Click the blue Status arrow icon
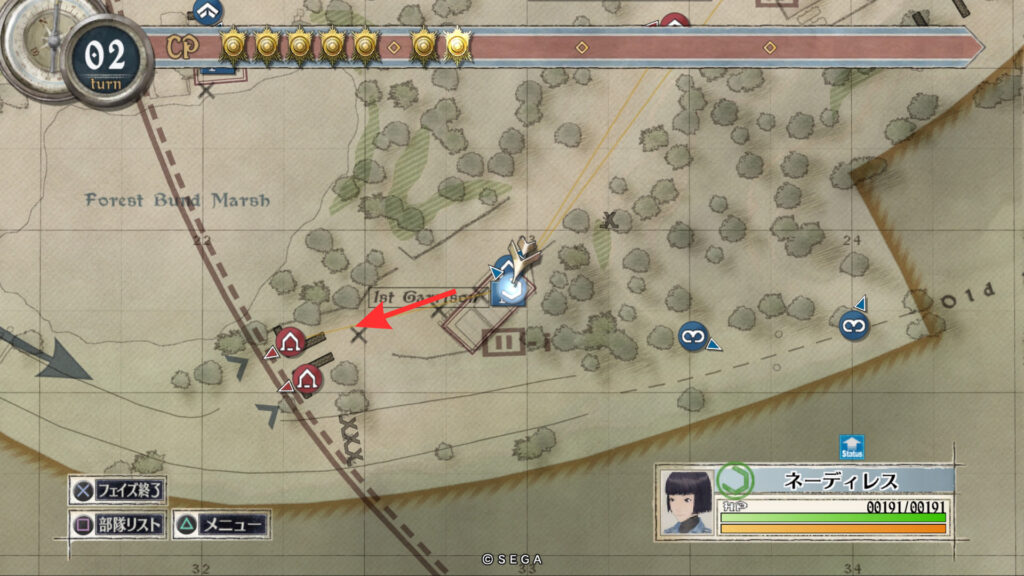The image size is (1024, 576). pyautogui.click(x=852, y=447)
